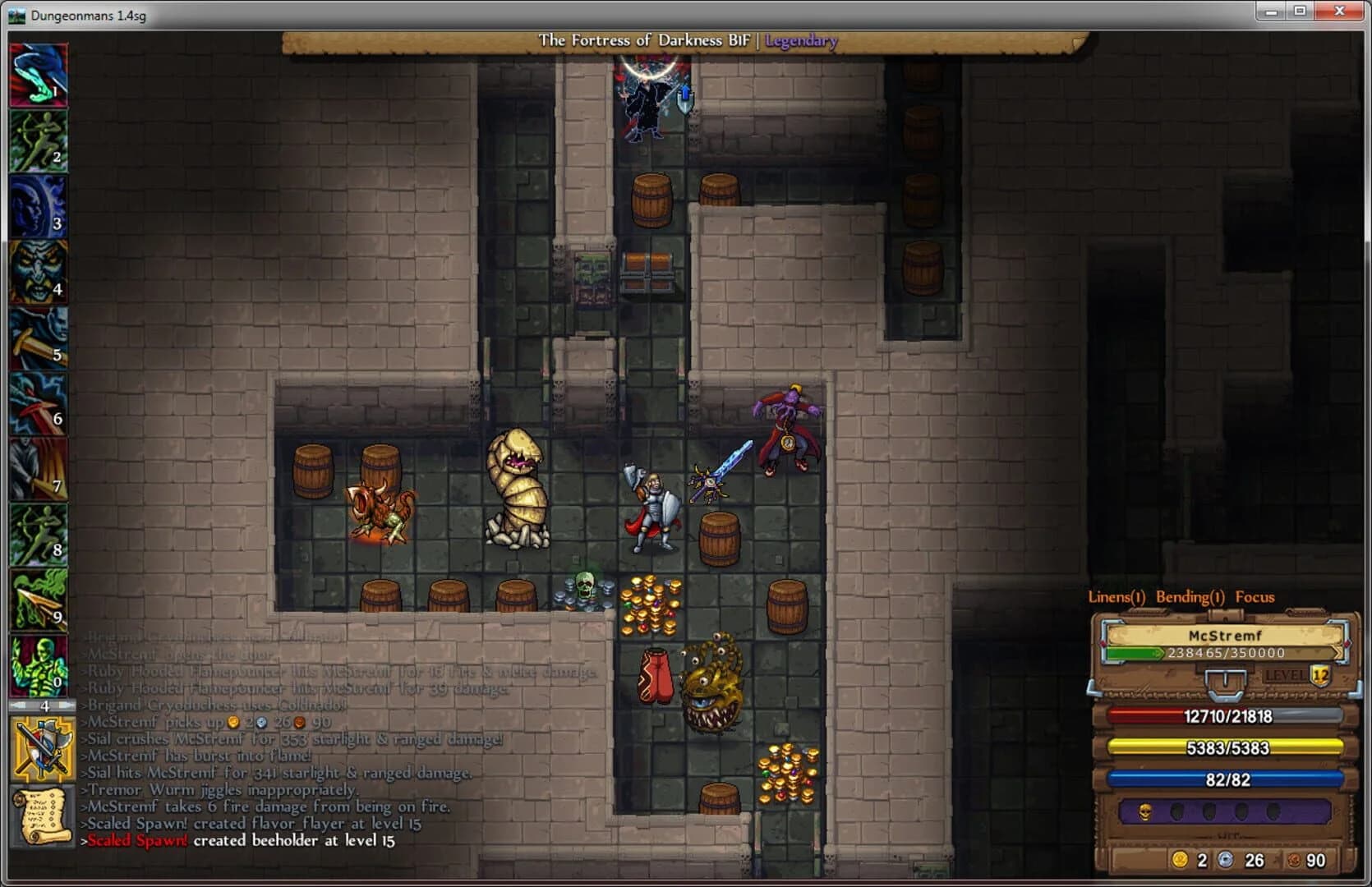Image resolution: width=1372 pixels, height=887 pixels.
Task: Click the right arrow on hotbar page selector
Action: (66, 704)
